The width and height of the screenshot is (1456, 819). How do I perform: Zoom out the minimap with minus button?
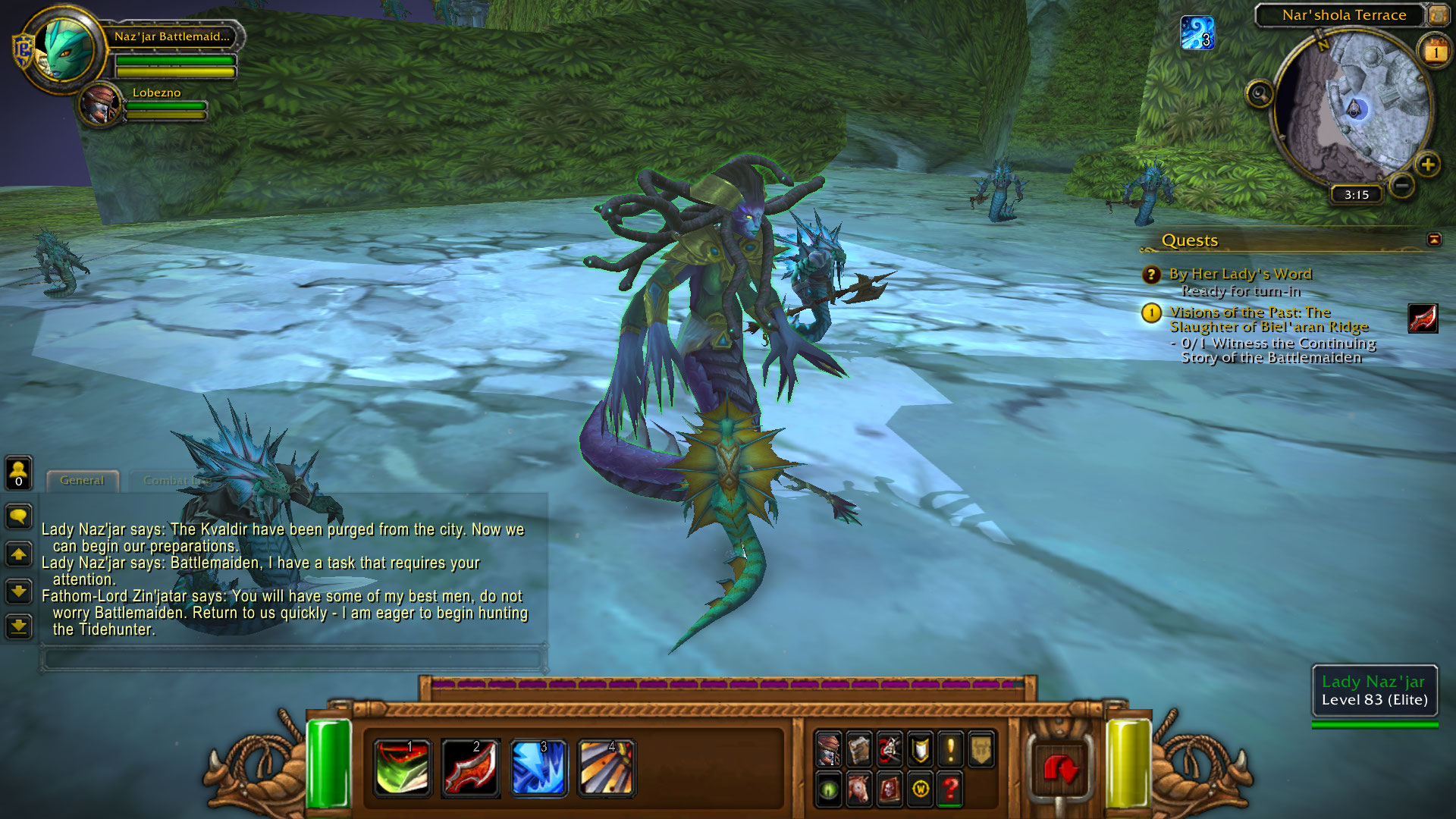pyautogui.click(x=1402, y=185)
